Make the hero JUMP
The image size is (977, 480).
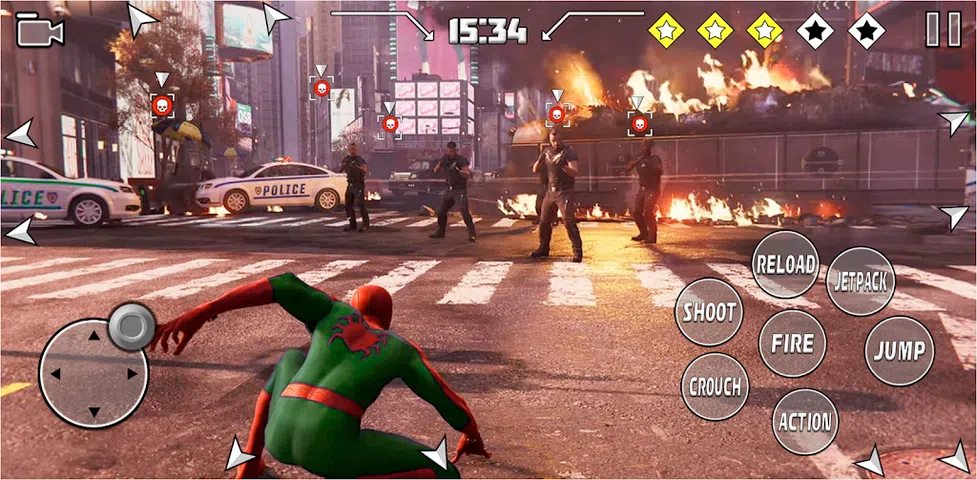(898, 351)
